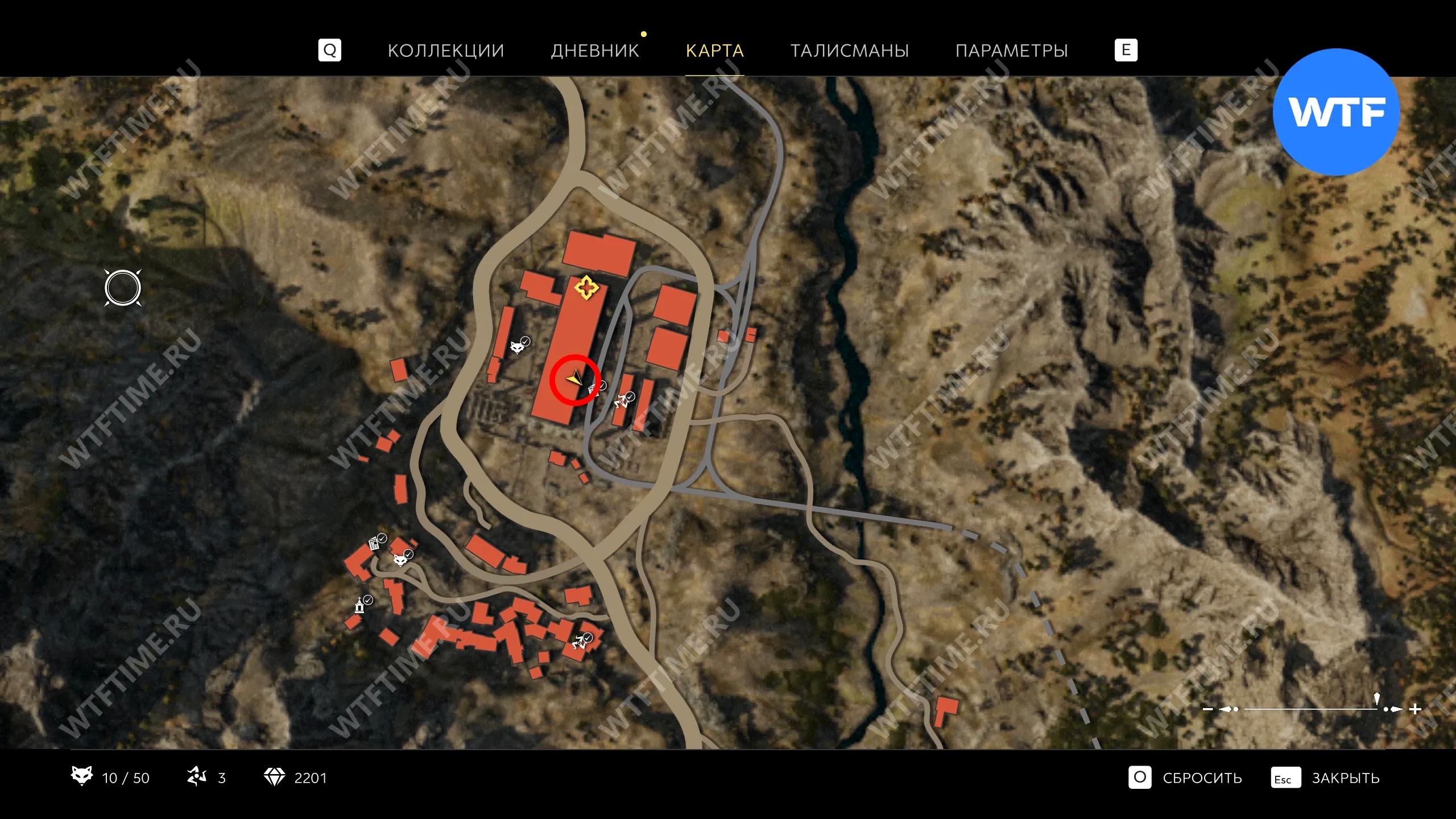Viewport: 1456px width, 819px height.
Task: Open the Дневник tab
Action: click(x=595, y=51)
